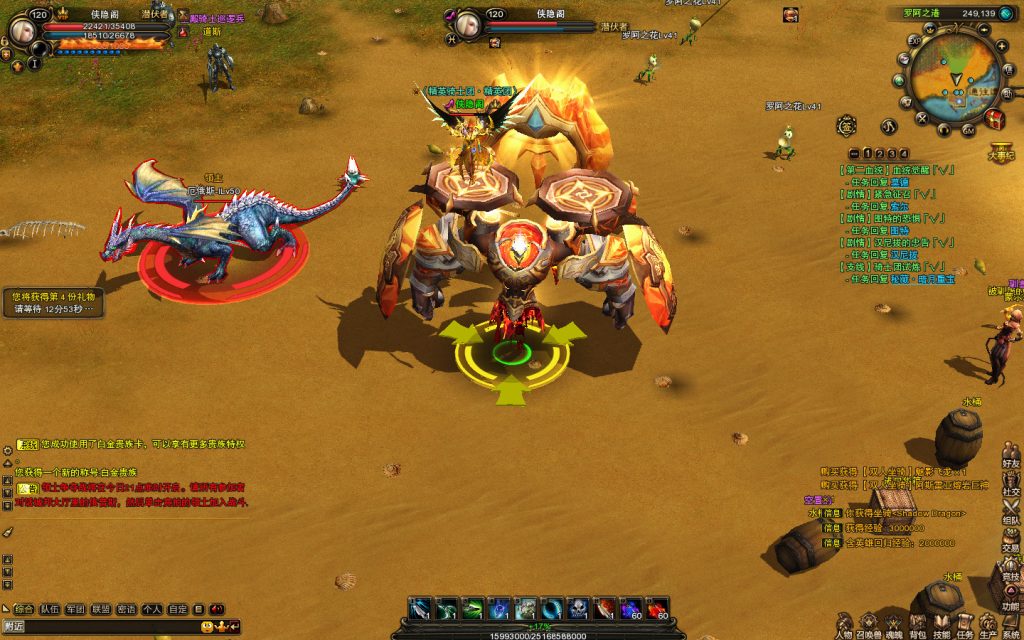Switch chat to the 队伍 team tab
This screenshot has width=1024, height=640.
pyautogui.click(x=49, y=608)
